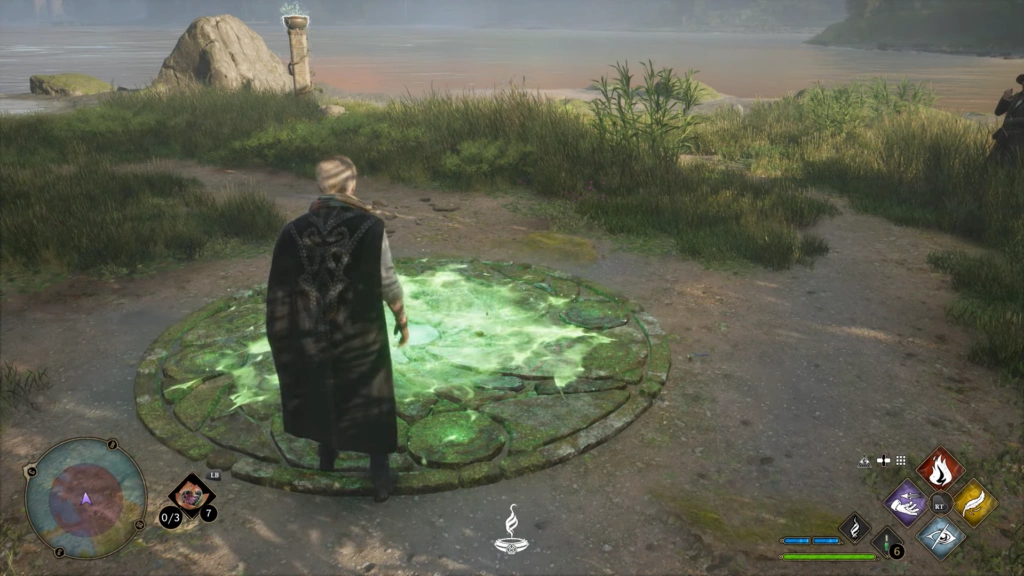Cast the red Incendio fire spell

[940, 468]
